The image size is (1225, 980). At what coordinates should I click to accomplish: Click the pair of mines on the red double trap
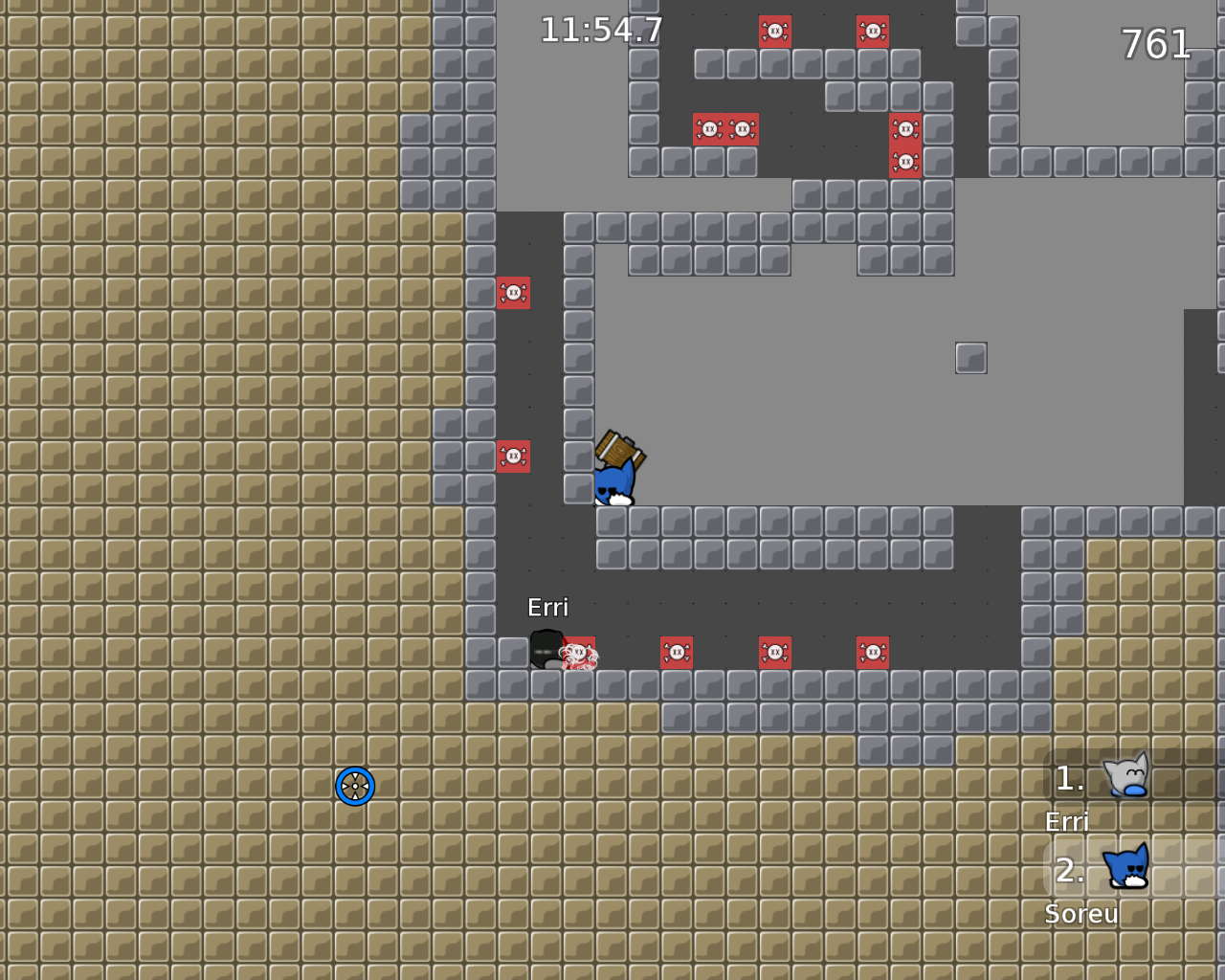724,128
